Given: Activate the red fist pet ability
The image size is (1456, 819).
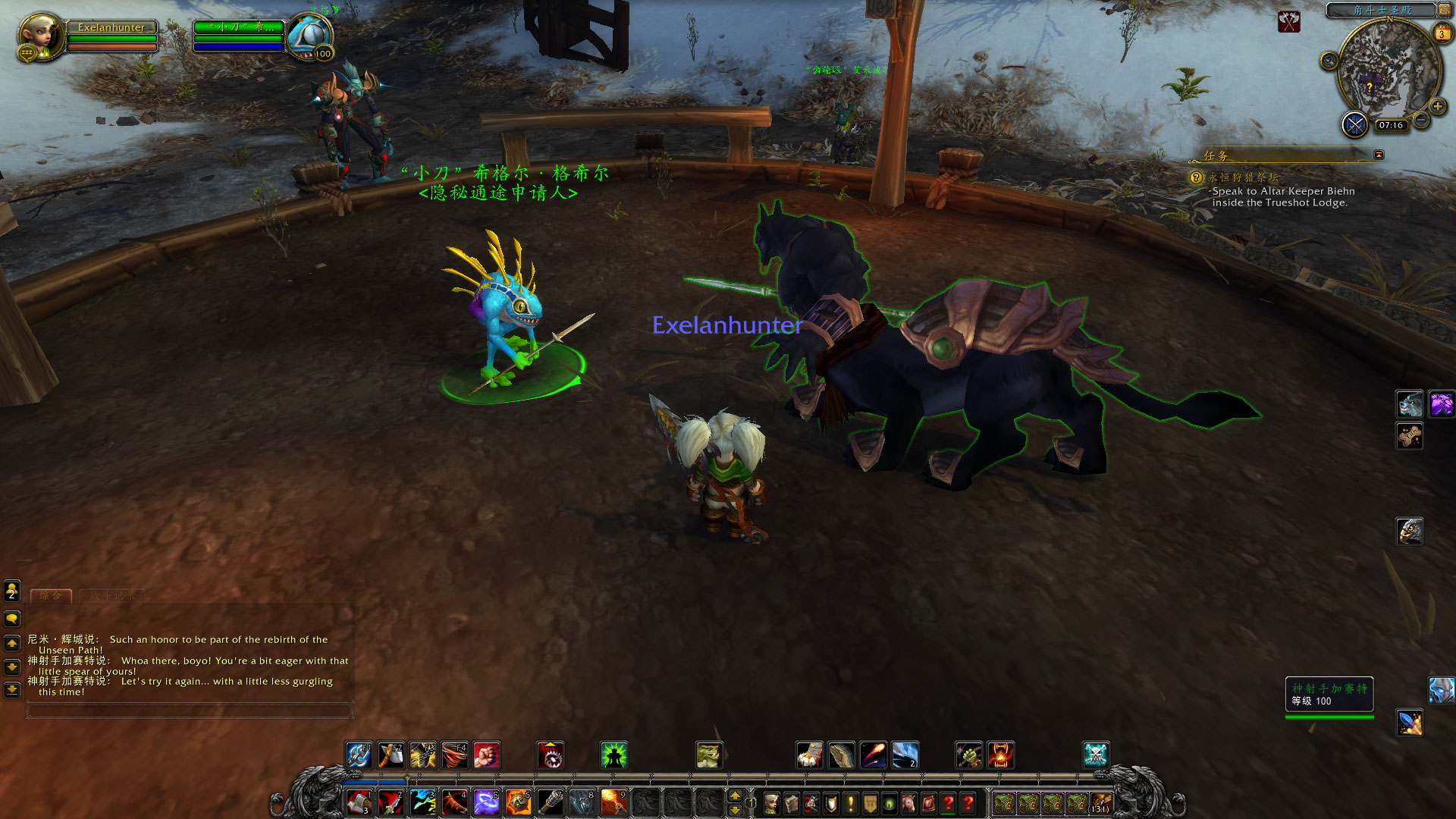Looking at the screenshot, I should click(486, 755).
